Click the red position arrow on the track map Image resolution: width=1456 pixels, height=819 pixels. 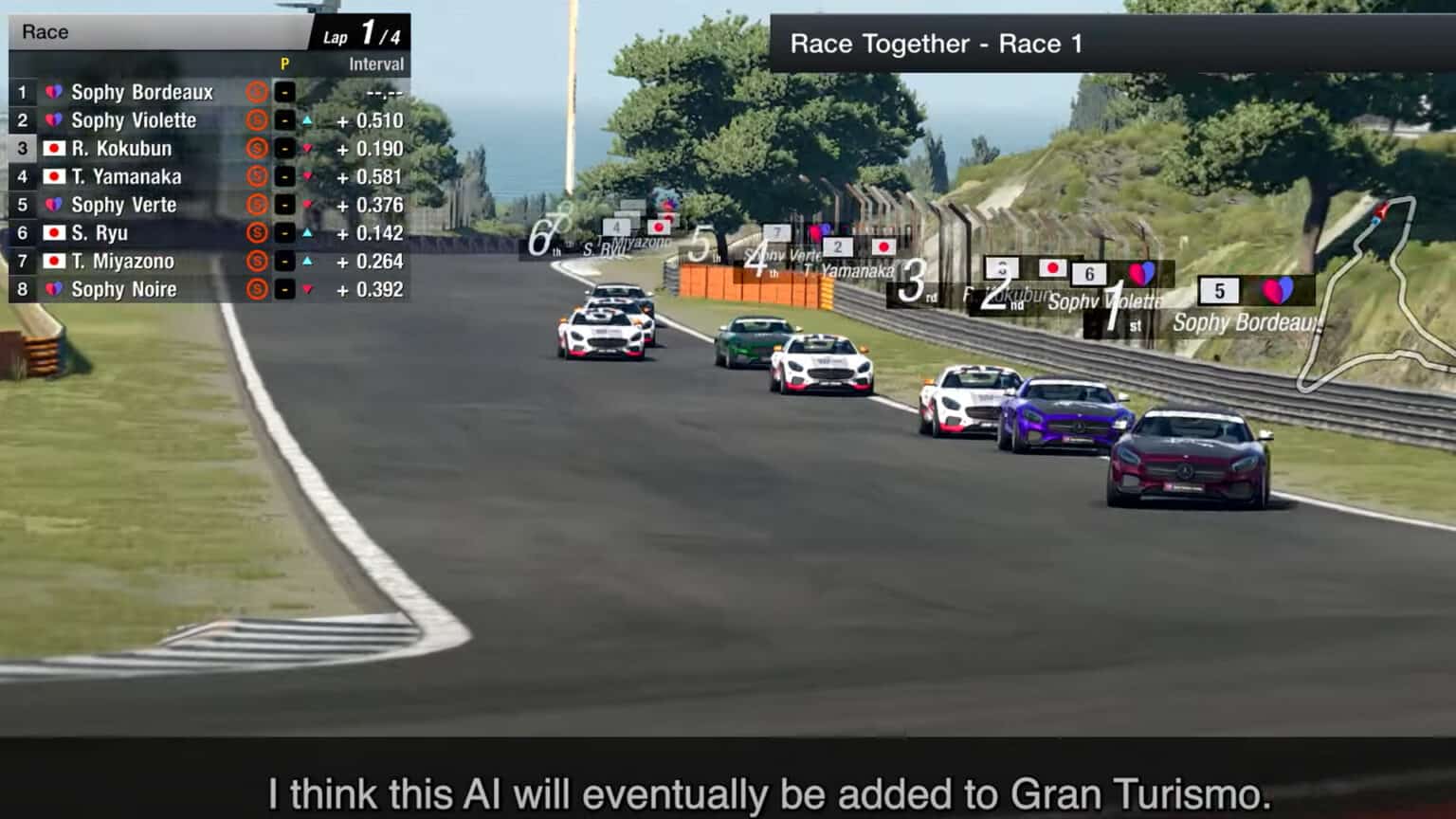1381,209
